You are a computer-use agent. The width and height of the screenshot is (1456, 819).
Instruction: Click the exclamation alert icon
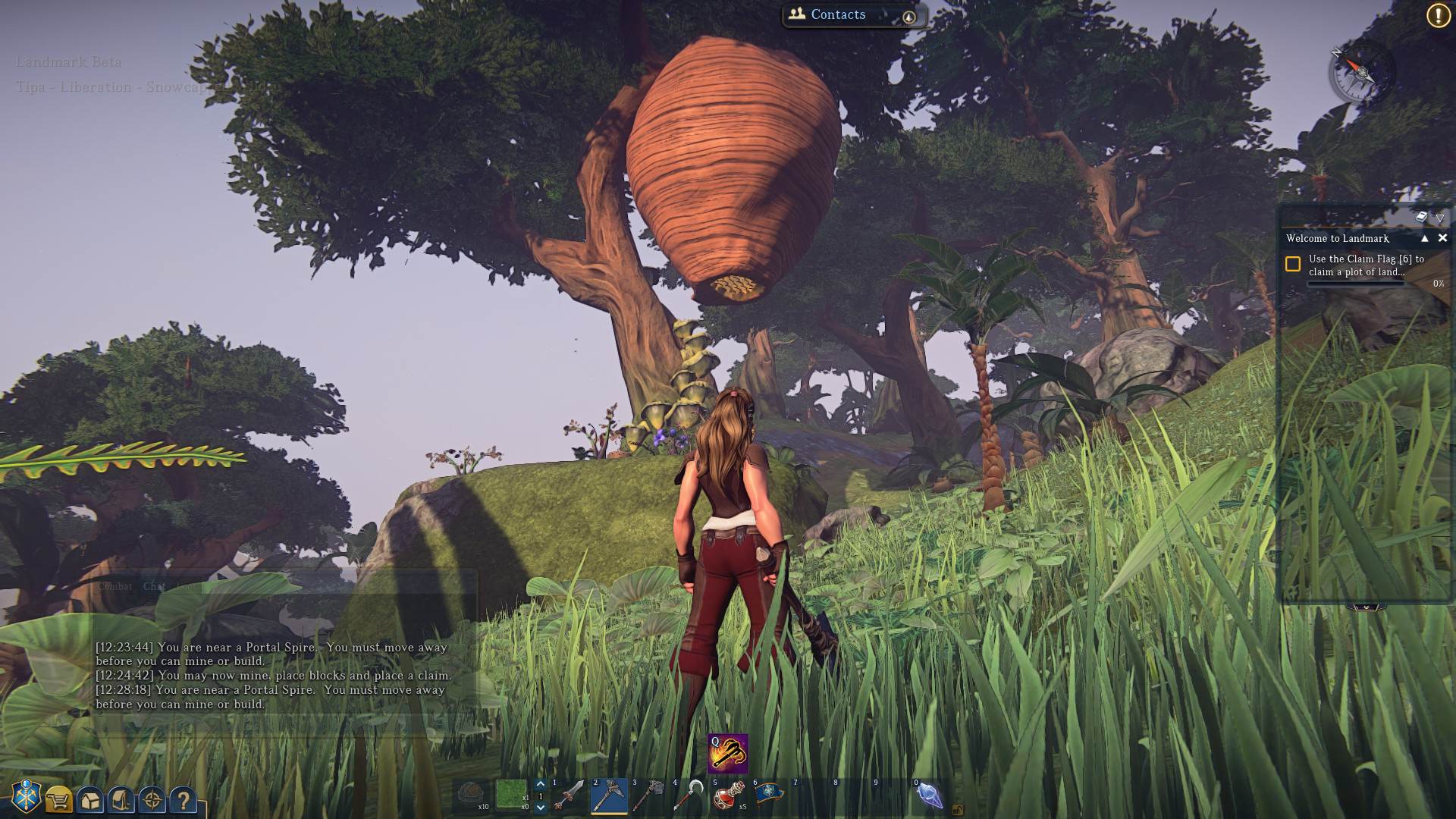(1438, 15)
